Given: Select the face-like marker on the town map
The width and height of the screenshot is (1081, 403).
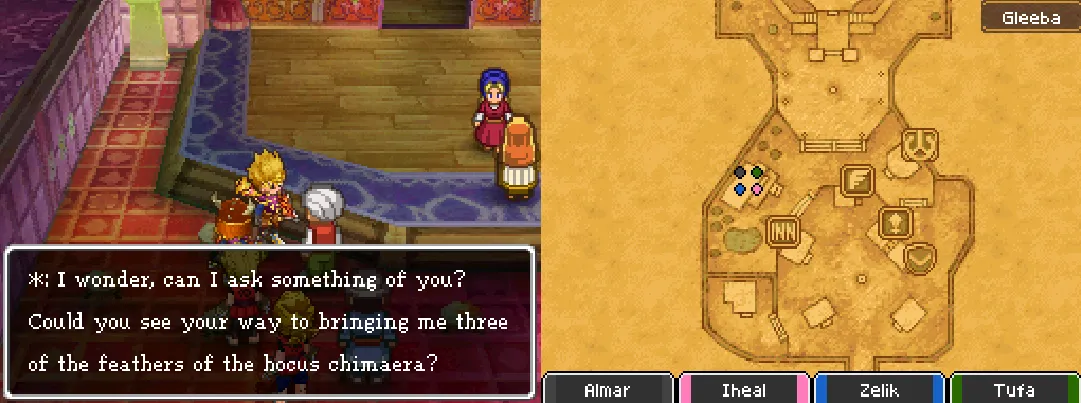Looking at the screenshot, I should click(x=918, y=144).
